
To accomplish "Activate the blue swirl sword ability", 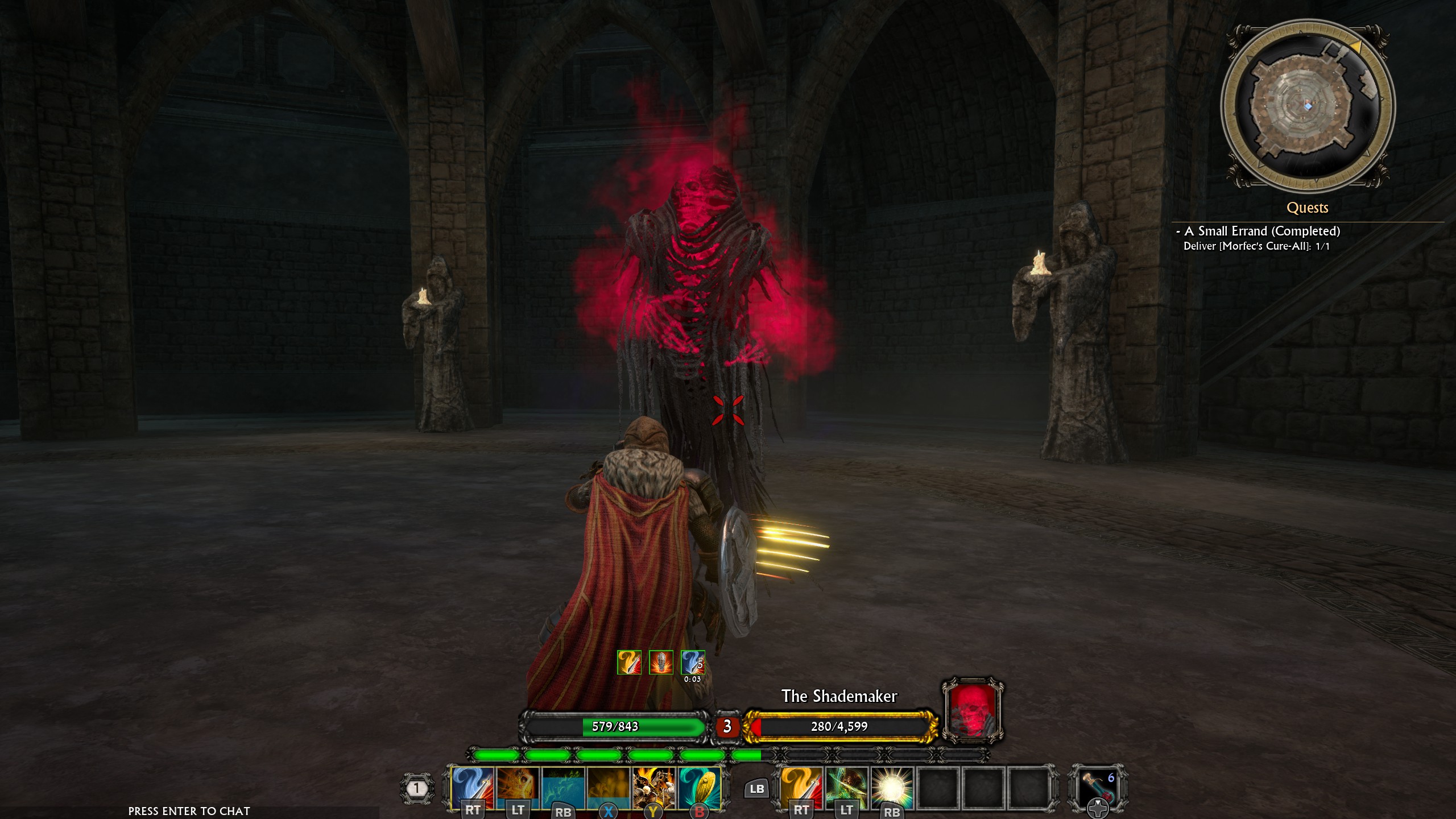I will [472, 787].
